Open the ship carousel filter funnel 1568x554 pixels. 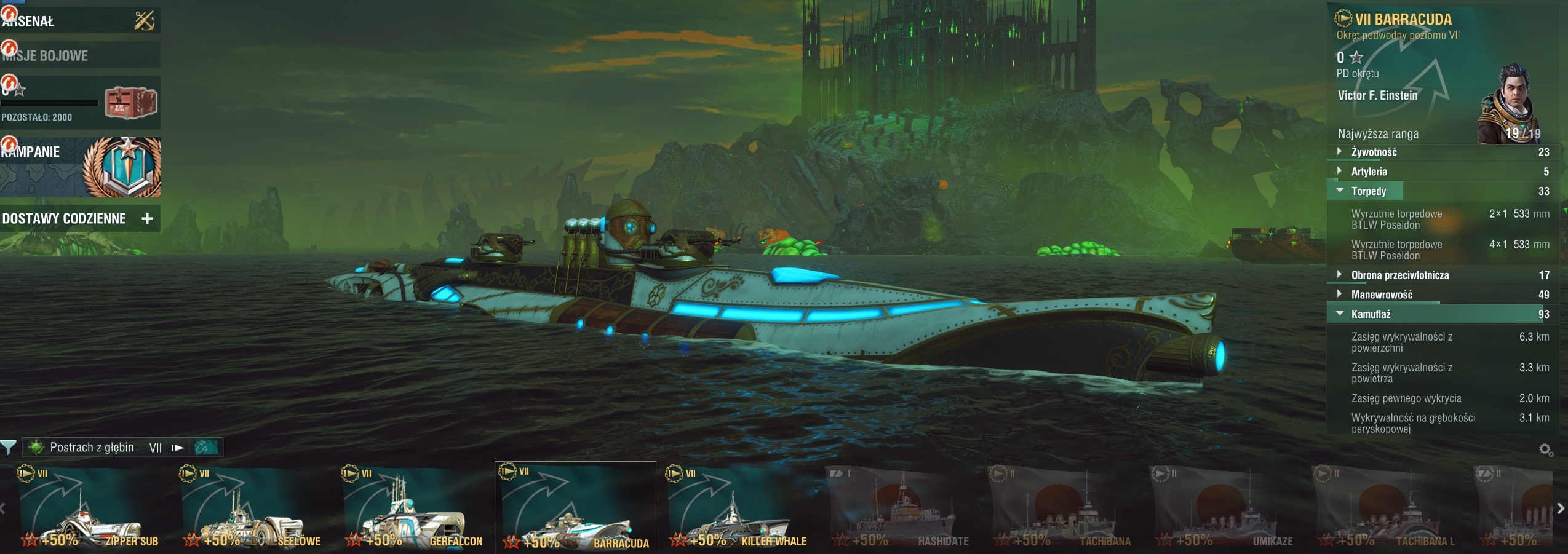(x=9, y=448)
